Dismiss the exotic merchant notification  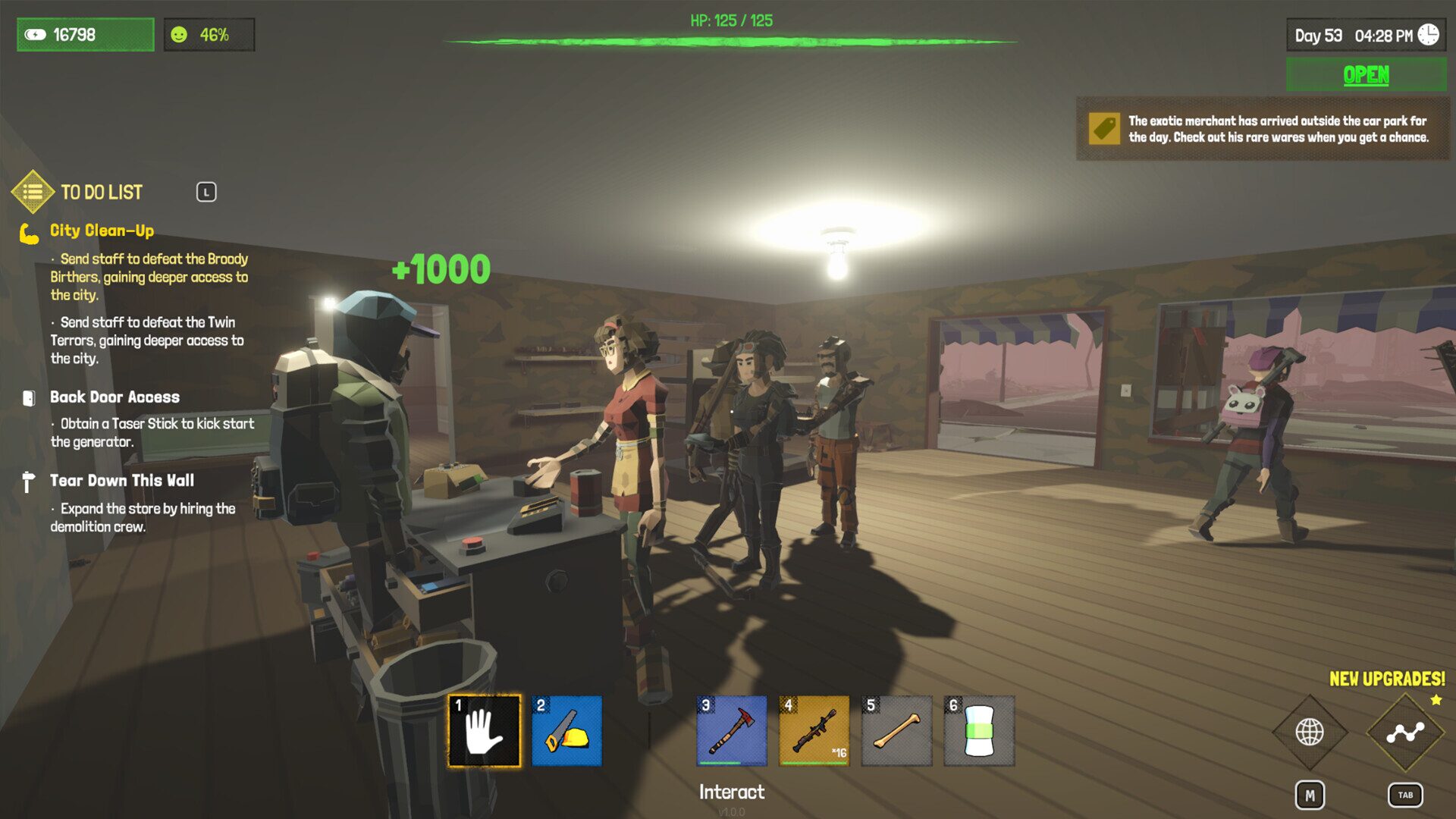(1263, 129)
